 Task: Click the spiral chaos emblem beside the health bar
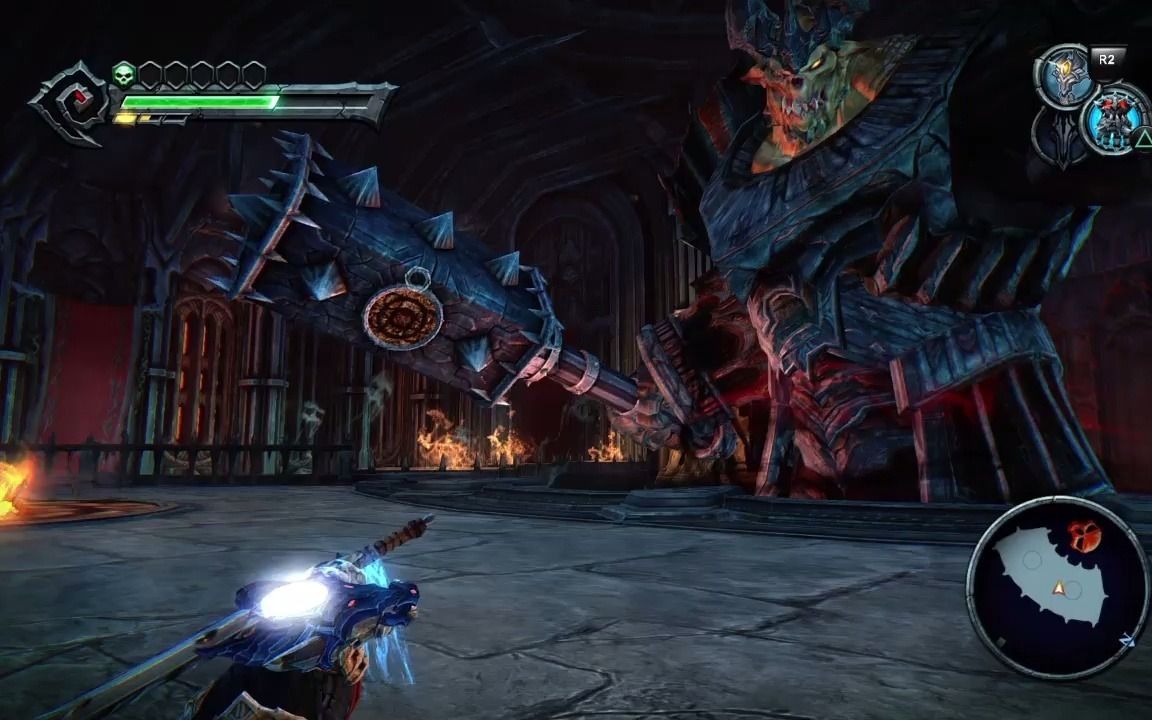(x=70, y=104)
